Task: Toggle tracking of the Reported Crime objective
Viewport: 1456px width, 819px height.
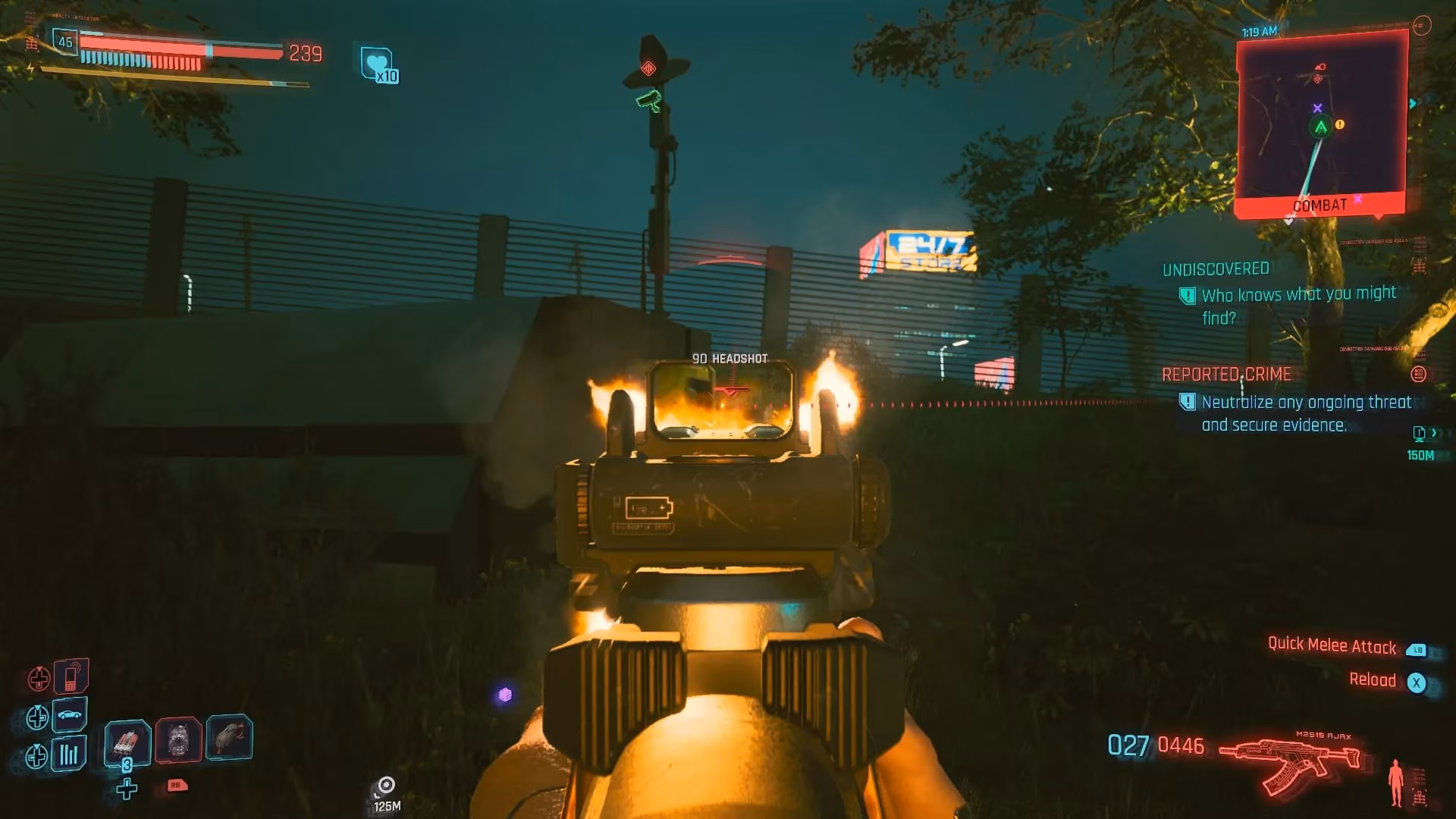Action: (1226, 374)
